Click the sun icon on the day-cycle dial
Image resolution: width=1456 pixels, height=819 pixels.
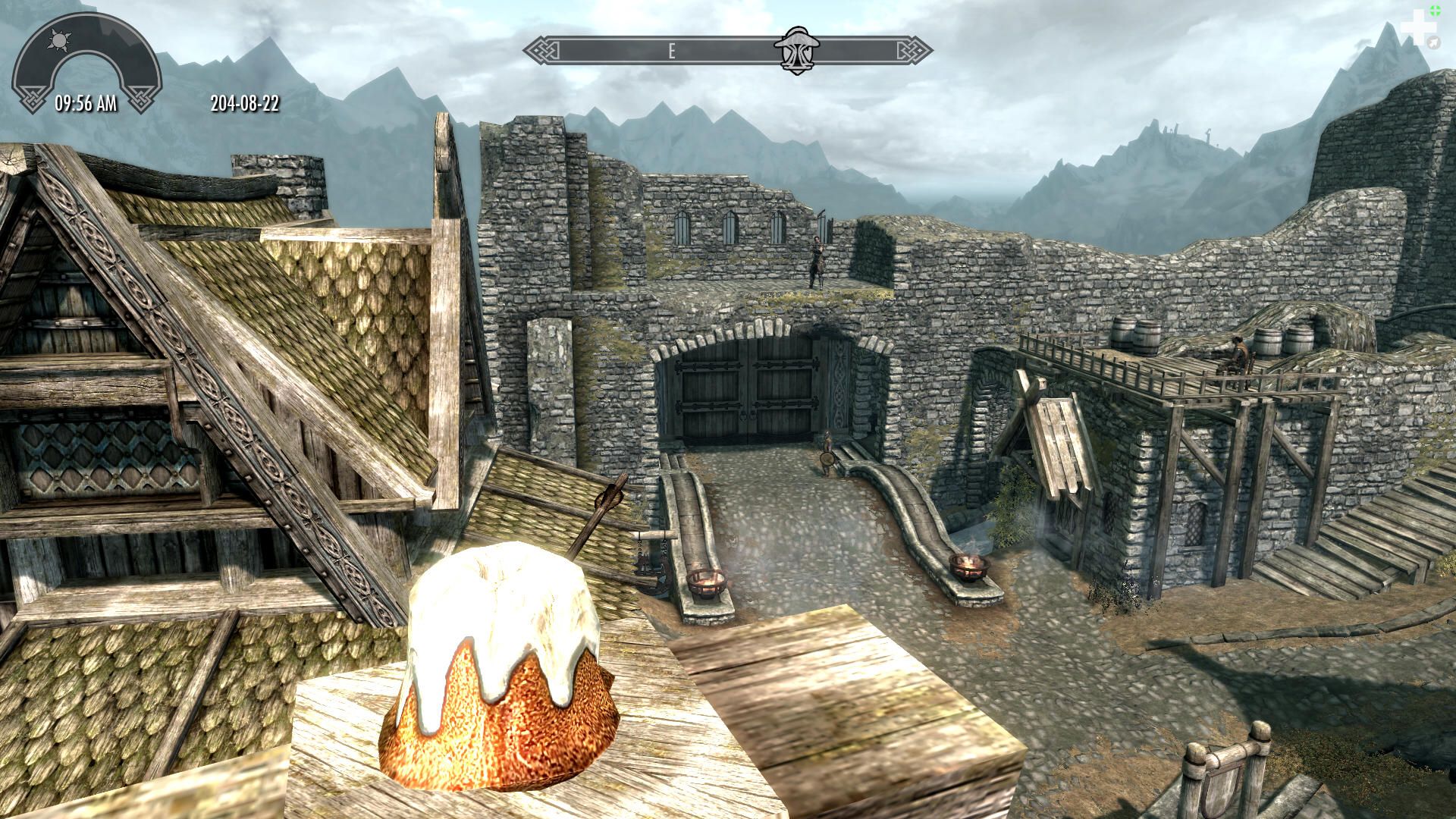click(57, 39)
